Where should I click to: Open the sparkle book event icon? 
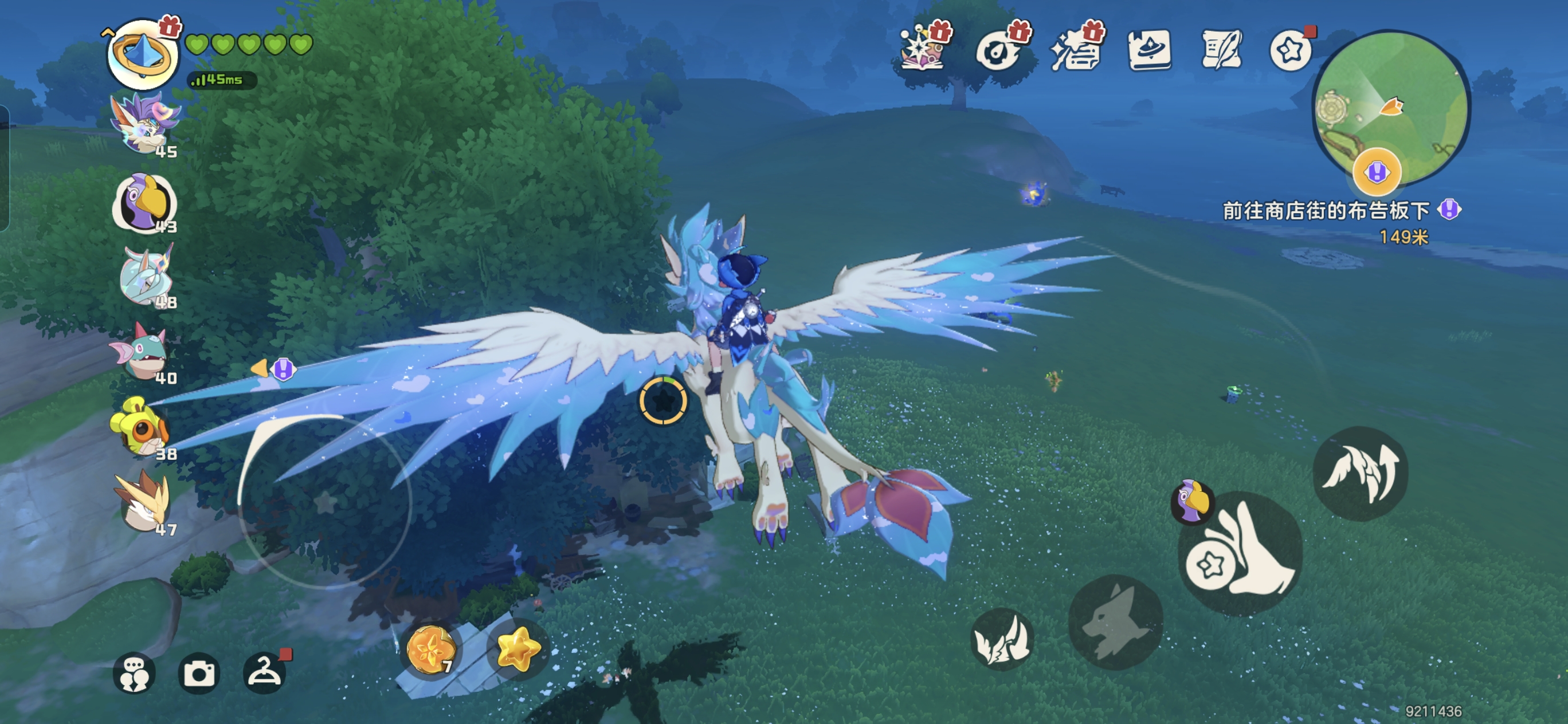922,49
